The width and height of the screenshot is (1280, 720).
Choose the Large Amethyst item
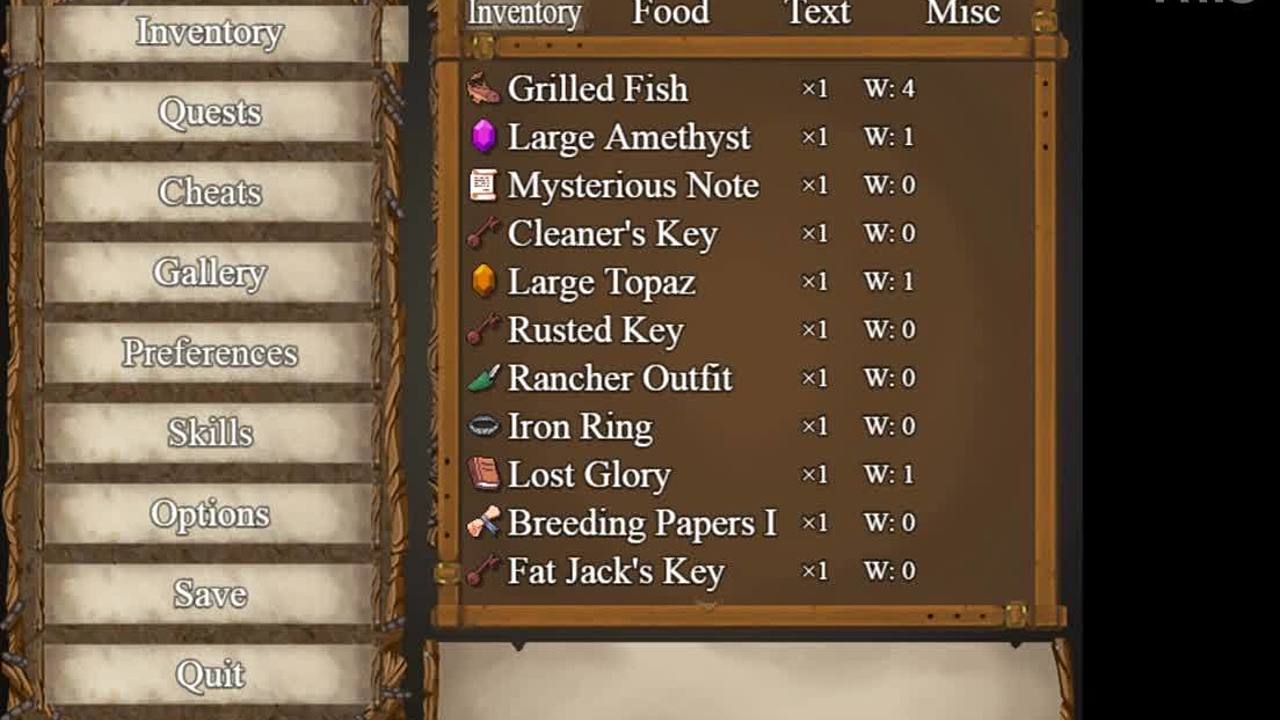(628, 137)
